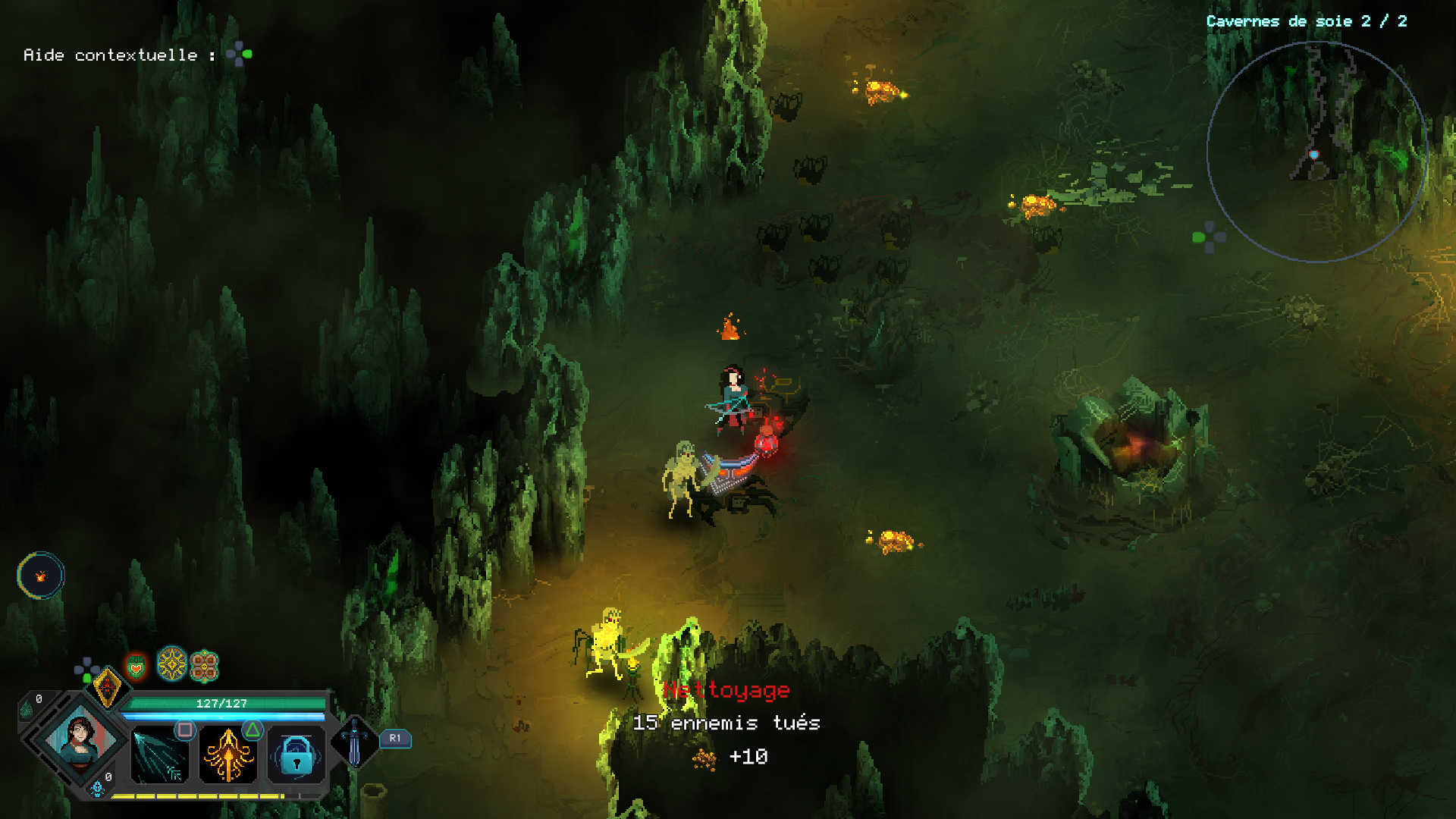Image resolution: width=1456 pixels, height=819 pixels.
Task: Trigger the golden flaming arrow ability
Action: [227, 755]
